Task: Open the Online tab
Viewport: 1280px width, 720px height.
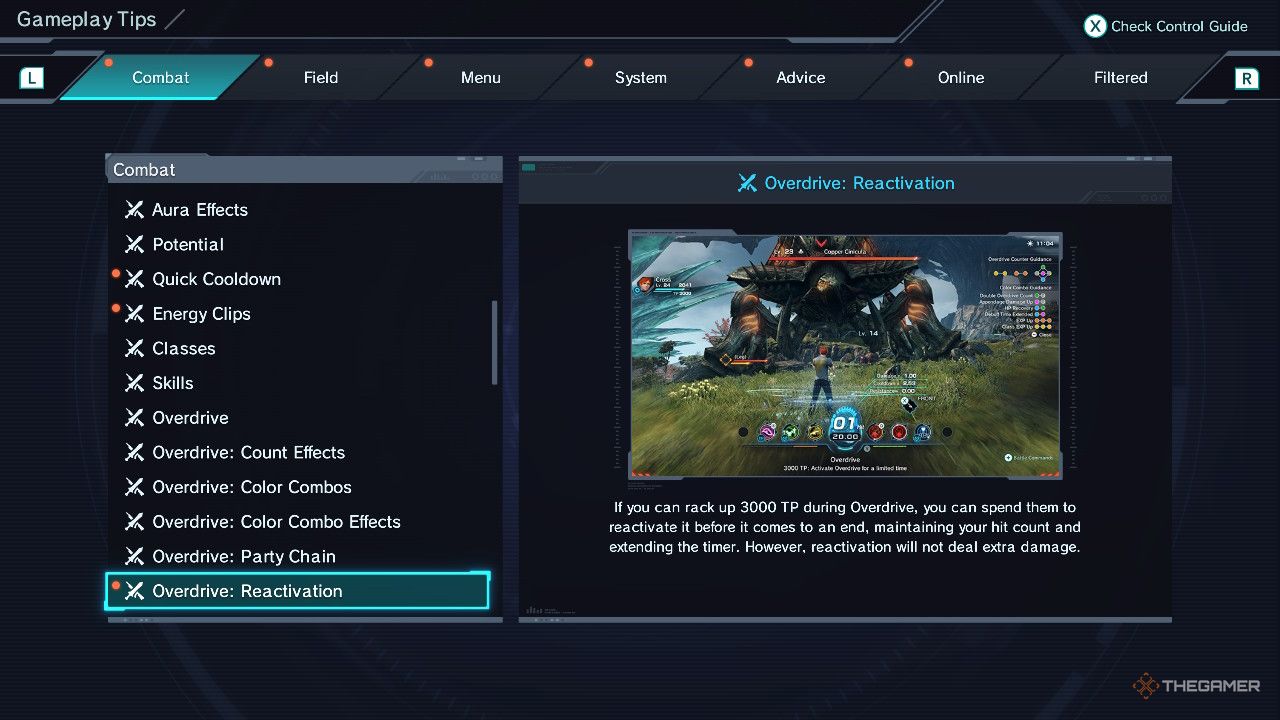Action: [x=960, y=77]
